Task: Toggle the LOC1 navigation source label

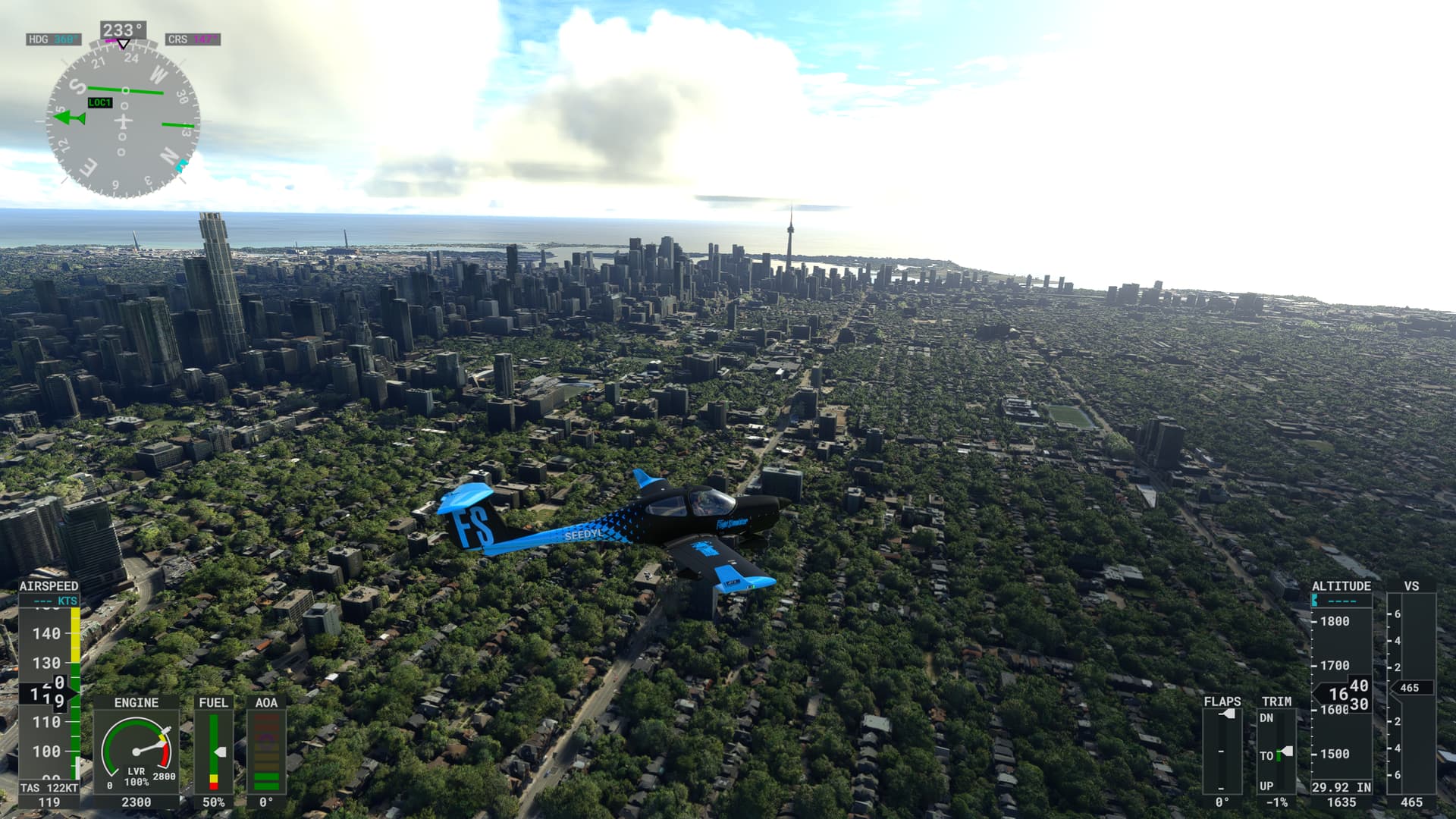Action: pyautogui.click(x=99, y=103)
